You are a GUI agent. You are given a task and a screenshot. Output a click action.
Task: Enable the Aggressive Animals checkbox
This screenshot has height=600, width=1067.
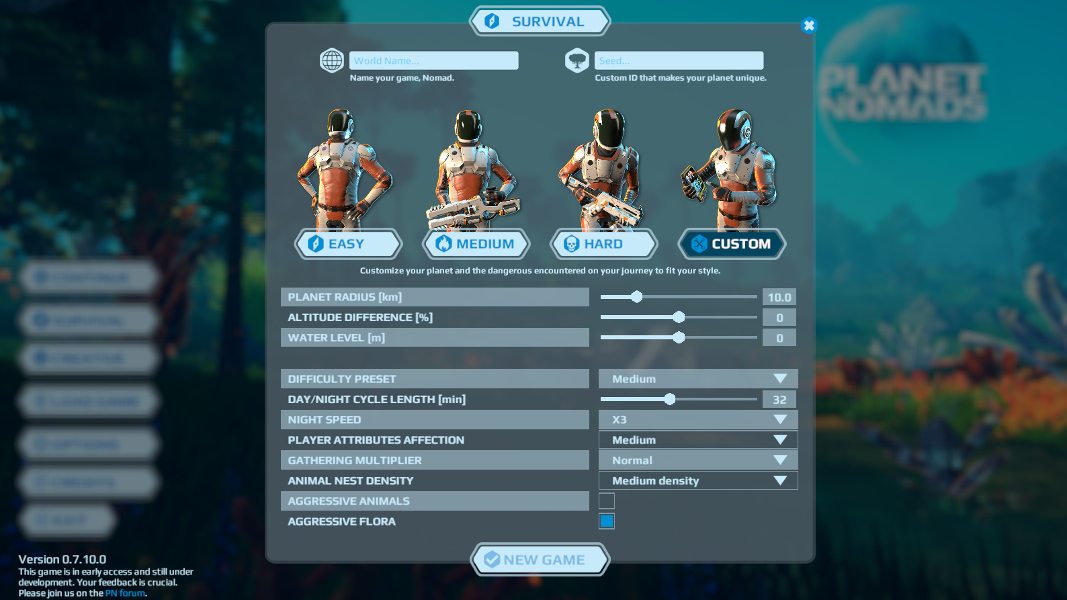click(x=607, y=501)
